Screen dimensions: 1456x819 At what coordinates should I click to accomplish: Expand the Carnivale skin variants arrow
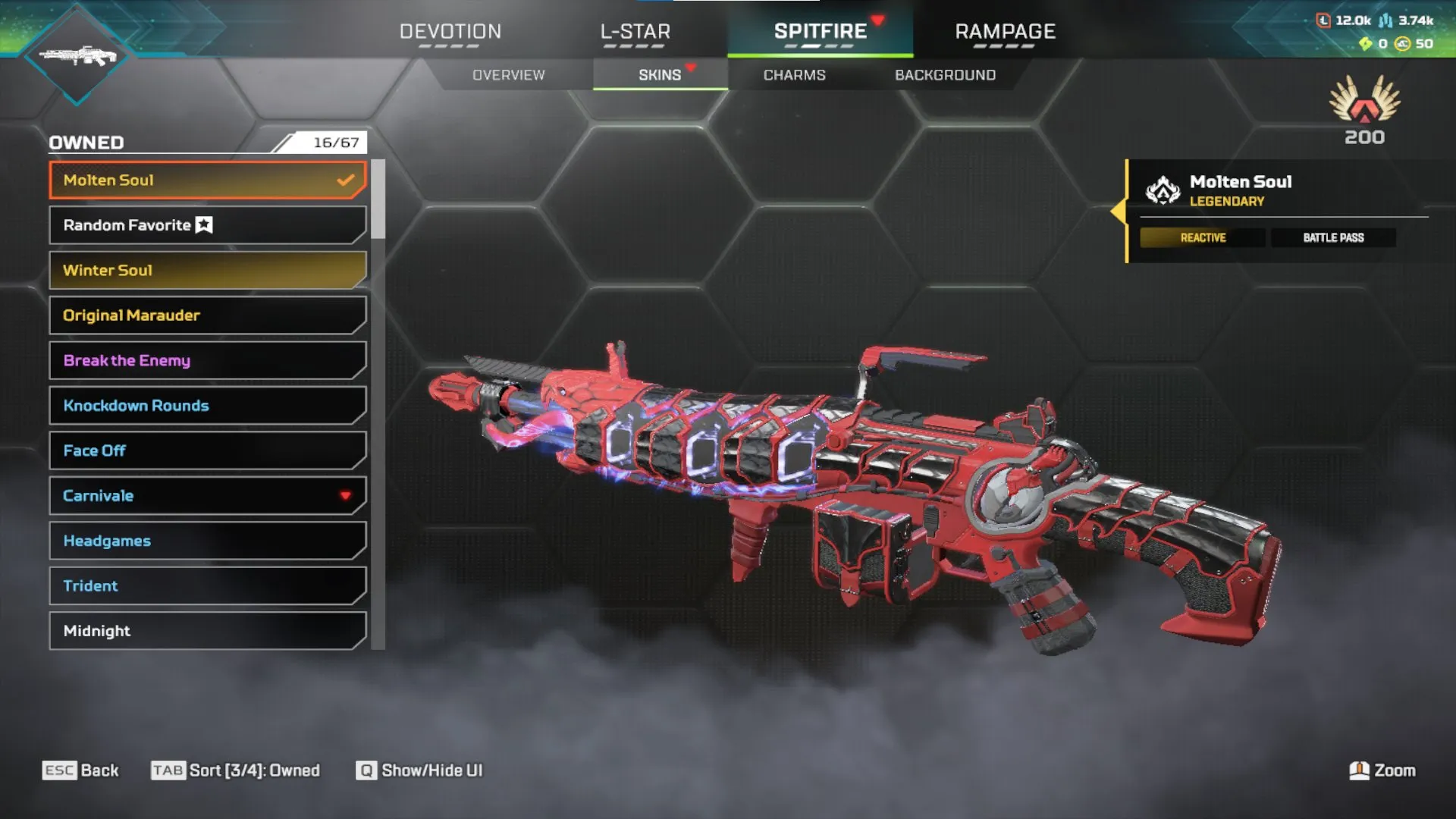(346, 496)
